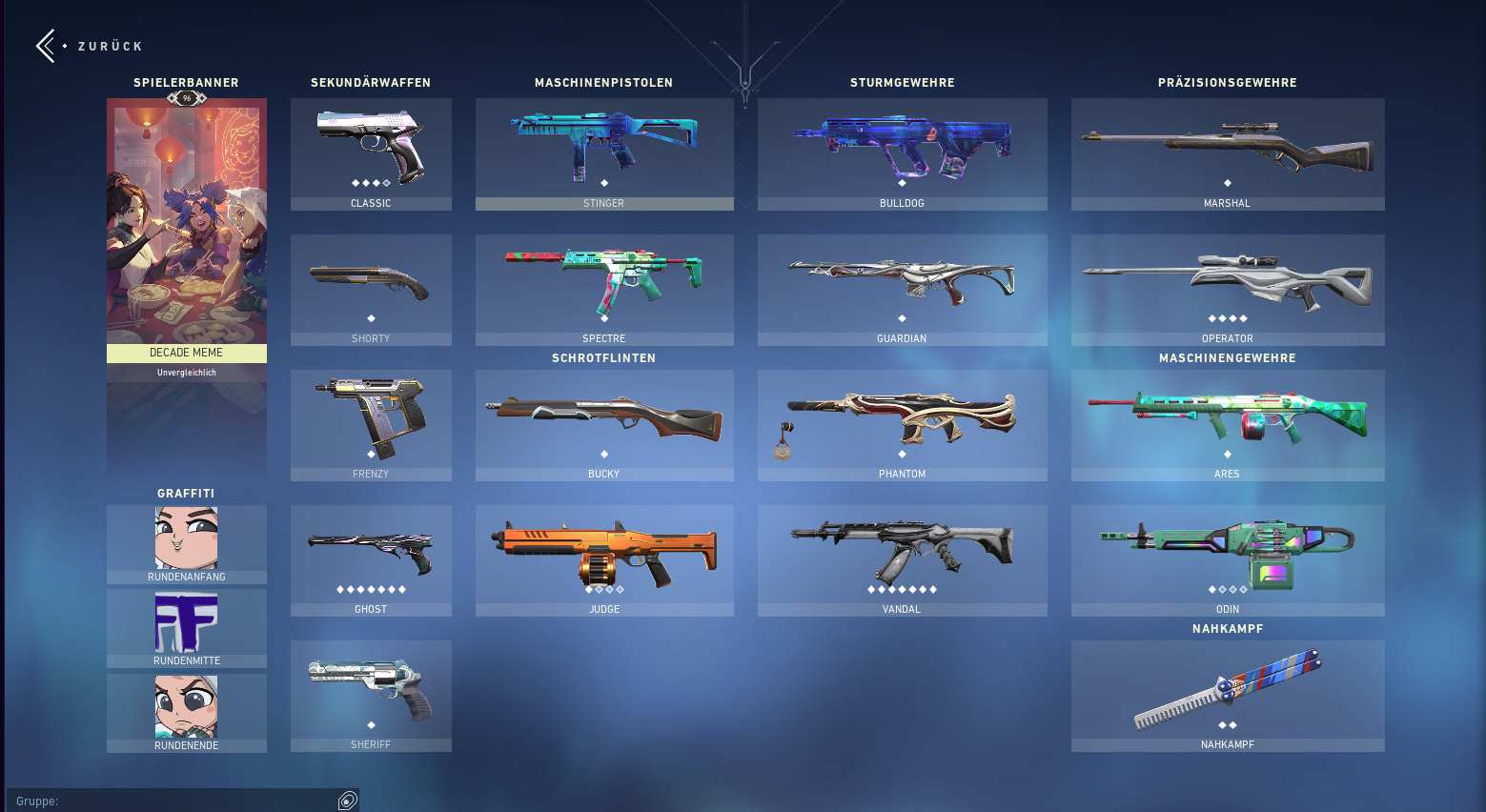Screen dimensions: 1486x812
Task: Select the Ghost pistol skin
Action: tap(370, 558)
